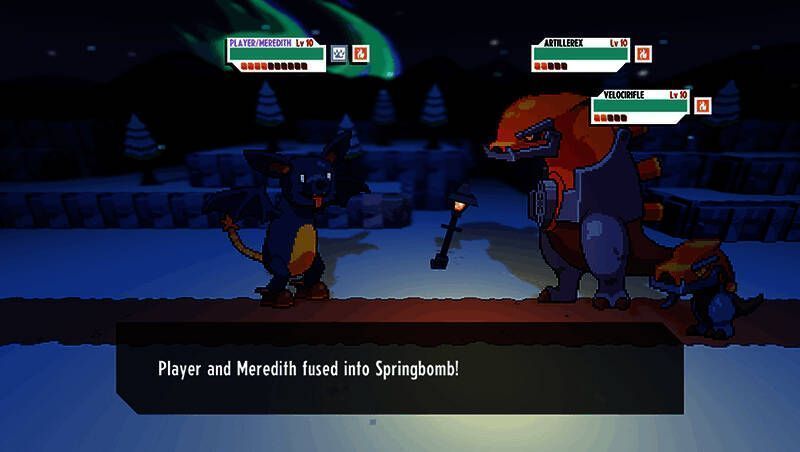
Task: Check Velocirifle's fire type icon
Action: 703,104
